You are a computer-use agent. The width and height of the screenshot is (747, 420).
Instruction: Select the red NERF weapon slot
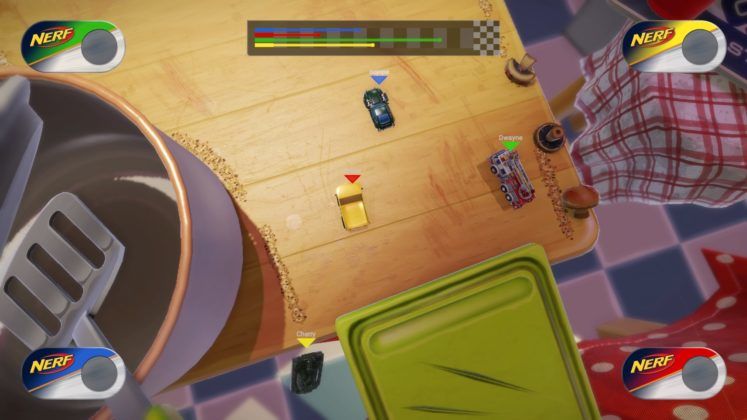(x=673, y=372)
